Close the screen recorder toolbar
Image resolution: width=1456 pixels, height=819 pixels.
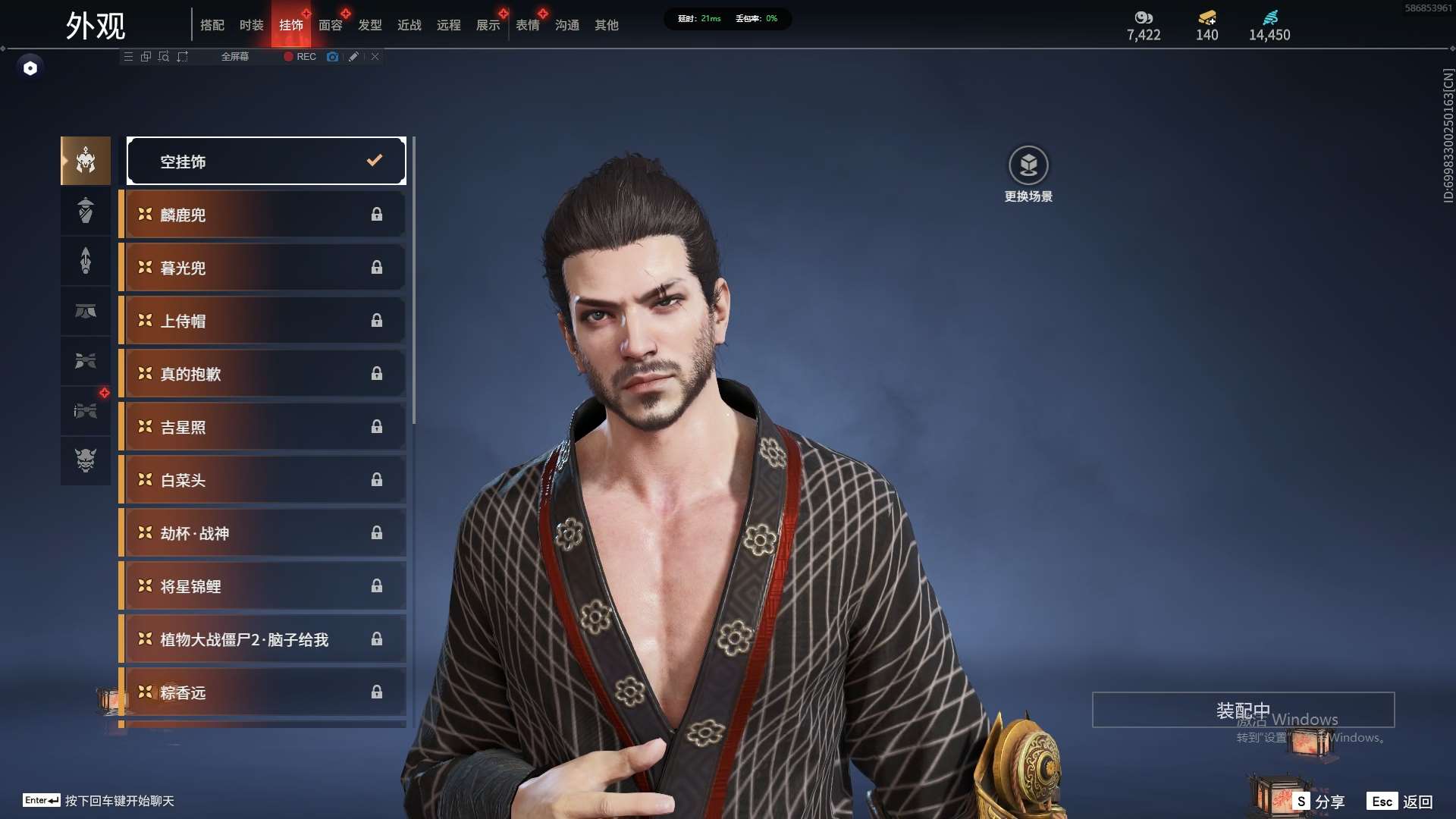tap(375, 57)
